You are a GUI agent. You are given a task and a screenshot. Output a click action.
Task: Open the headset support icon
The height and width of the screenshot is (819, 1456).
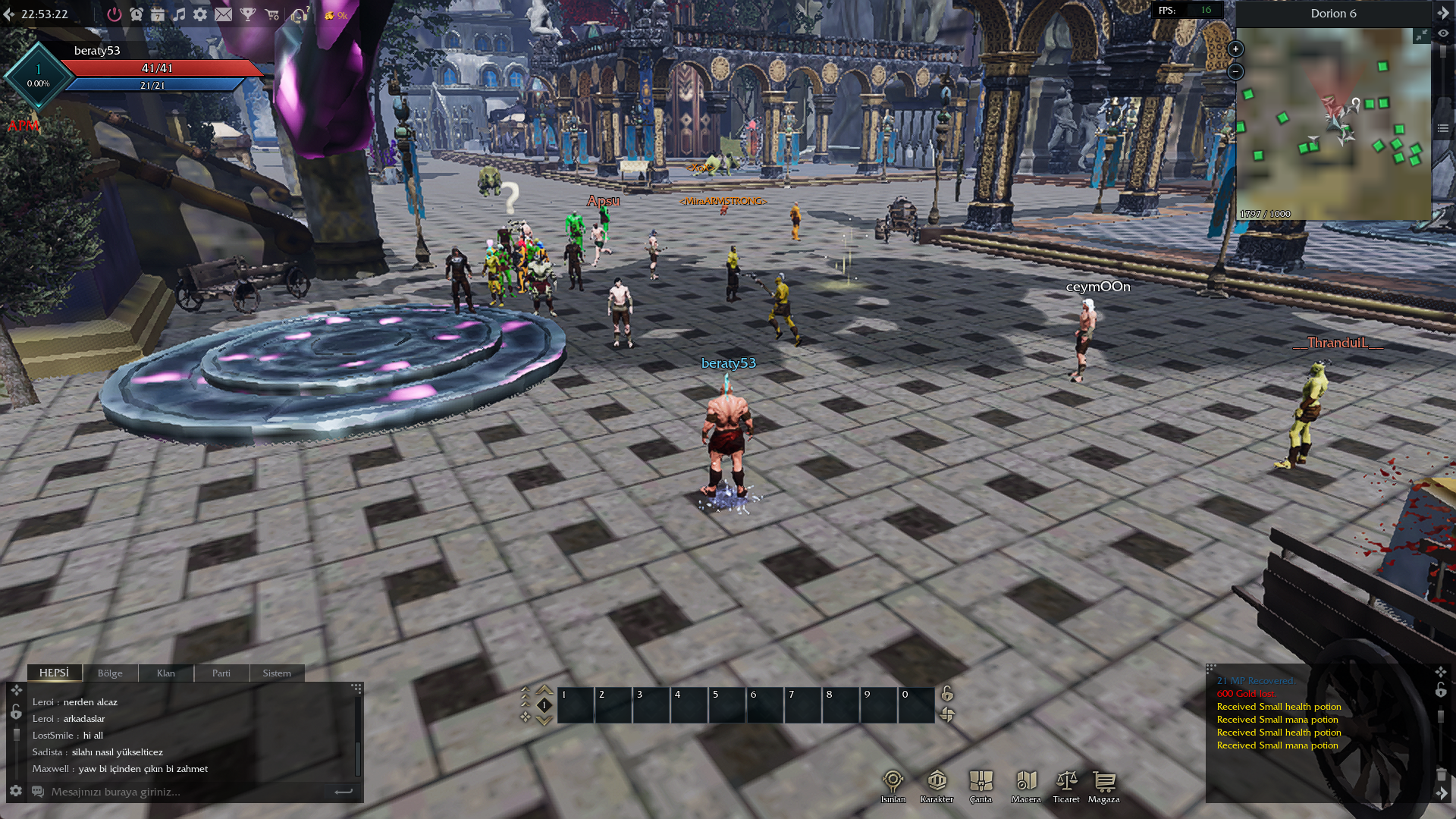[300, 14]
